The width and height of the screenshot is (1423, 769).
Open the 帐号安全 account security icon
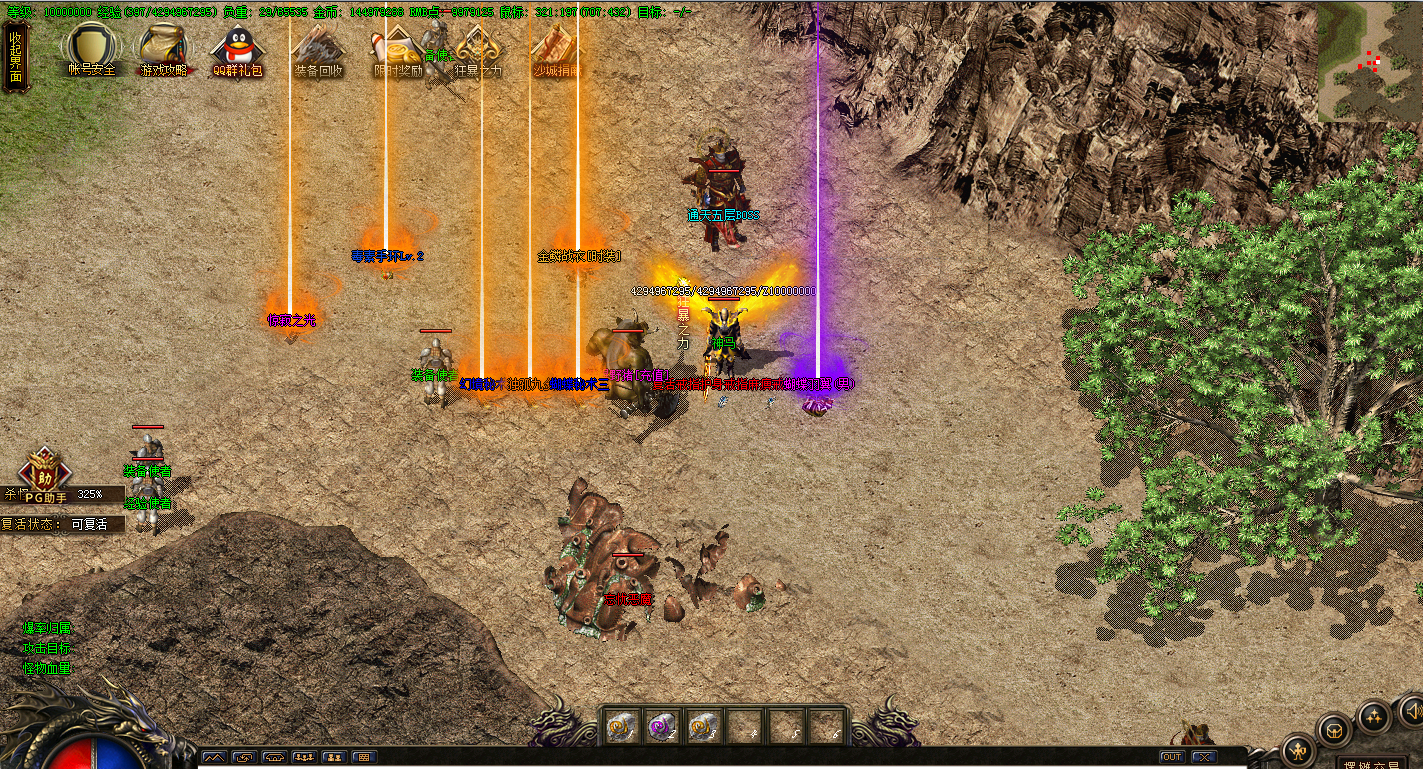point(92,49)
